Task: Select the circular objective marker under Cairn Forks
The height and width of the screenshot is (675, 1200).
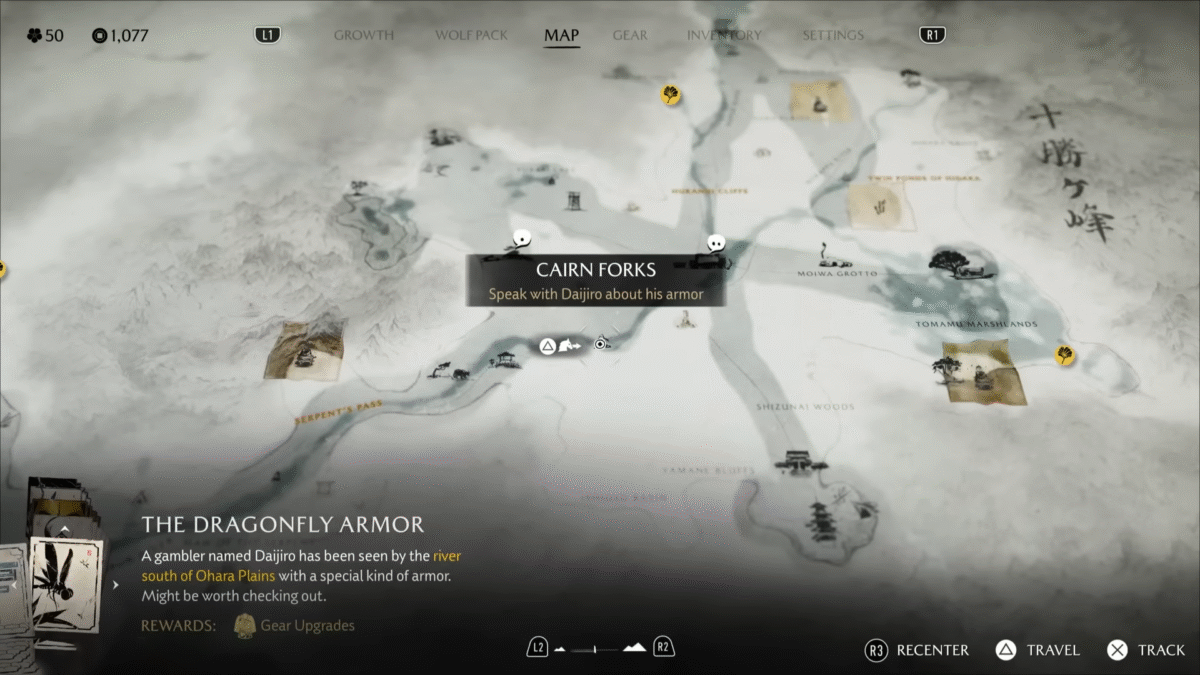Action: [x=600, y=344]
